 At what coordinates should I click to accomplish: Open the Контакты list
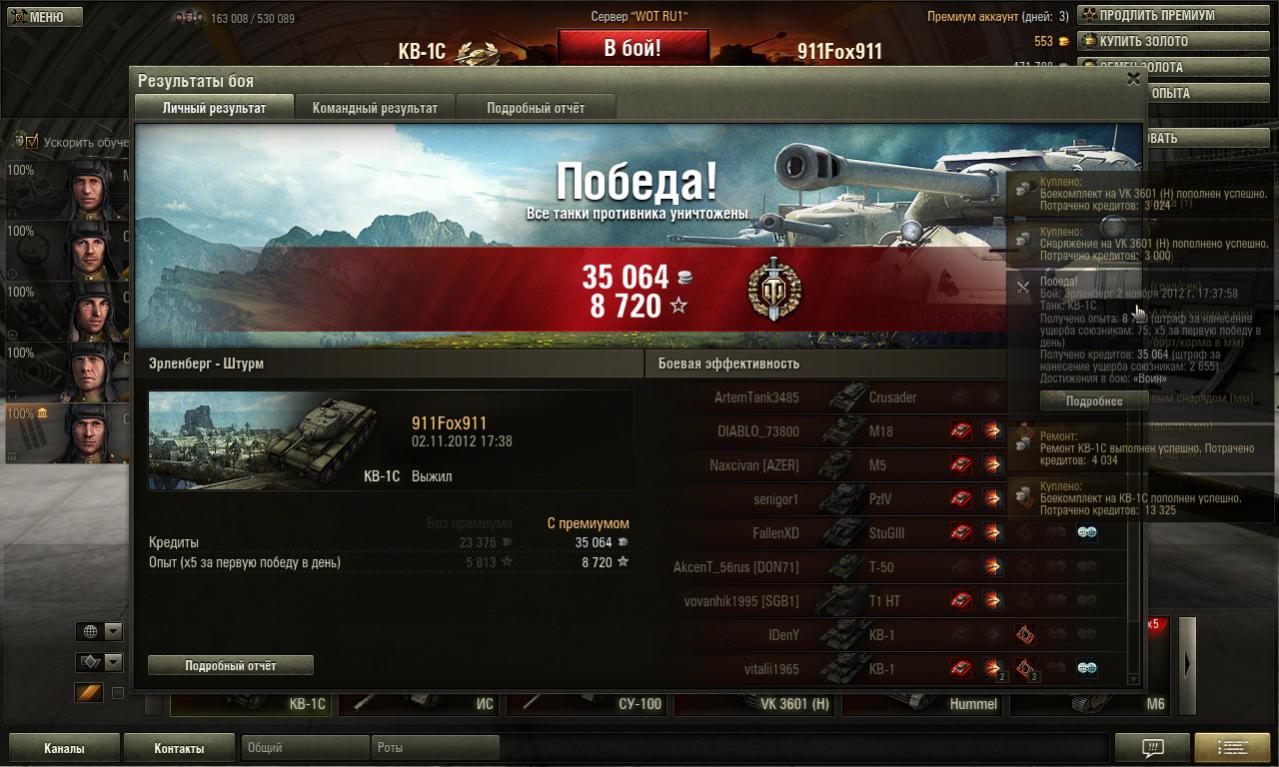[179, 748]
